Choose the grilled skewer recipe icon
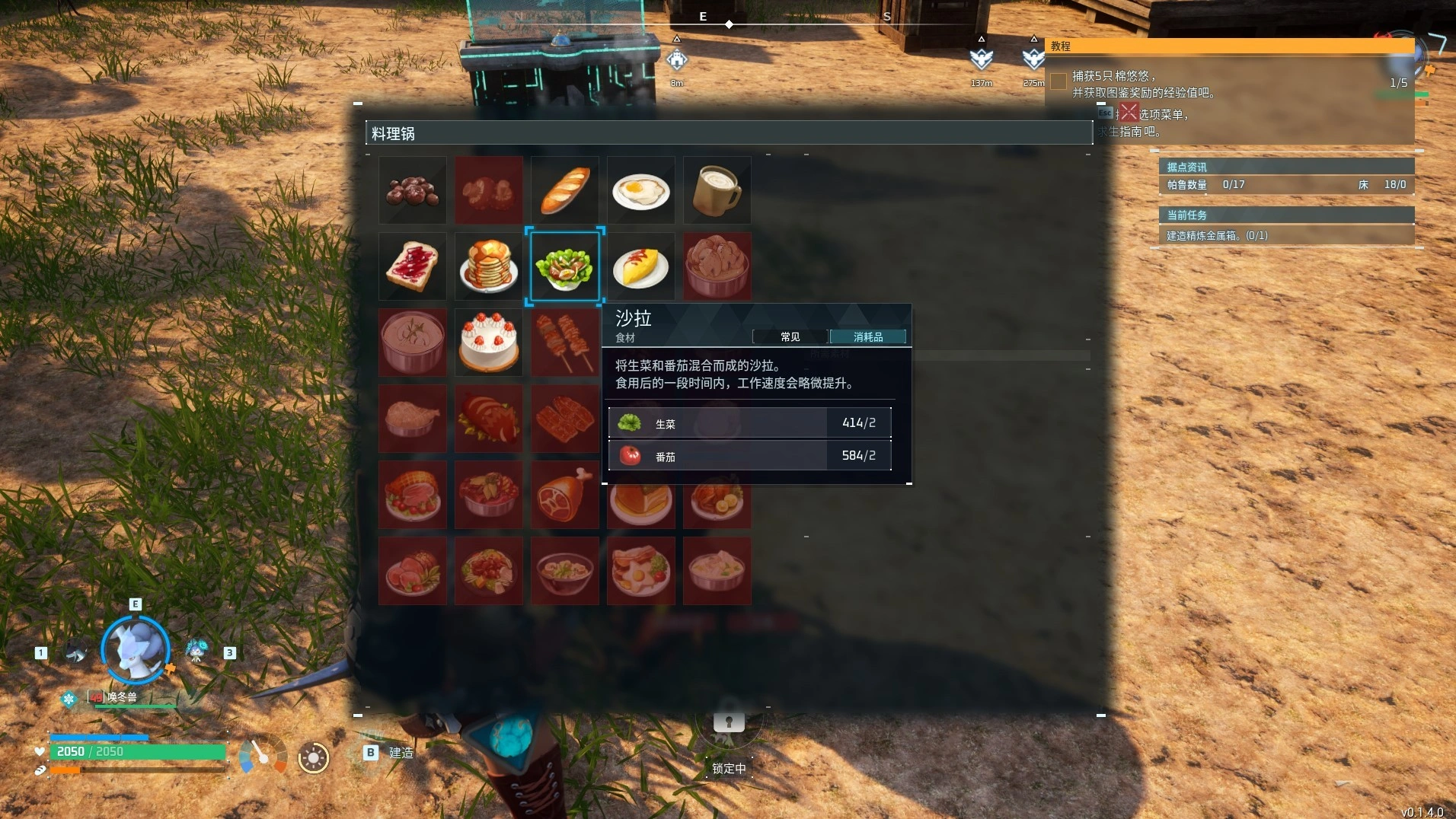 [x=564, y=343]
